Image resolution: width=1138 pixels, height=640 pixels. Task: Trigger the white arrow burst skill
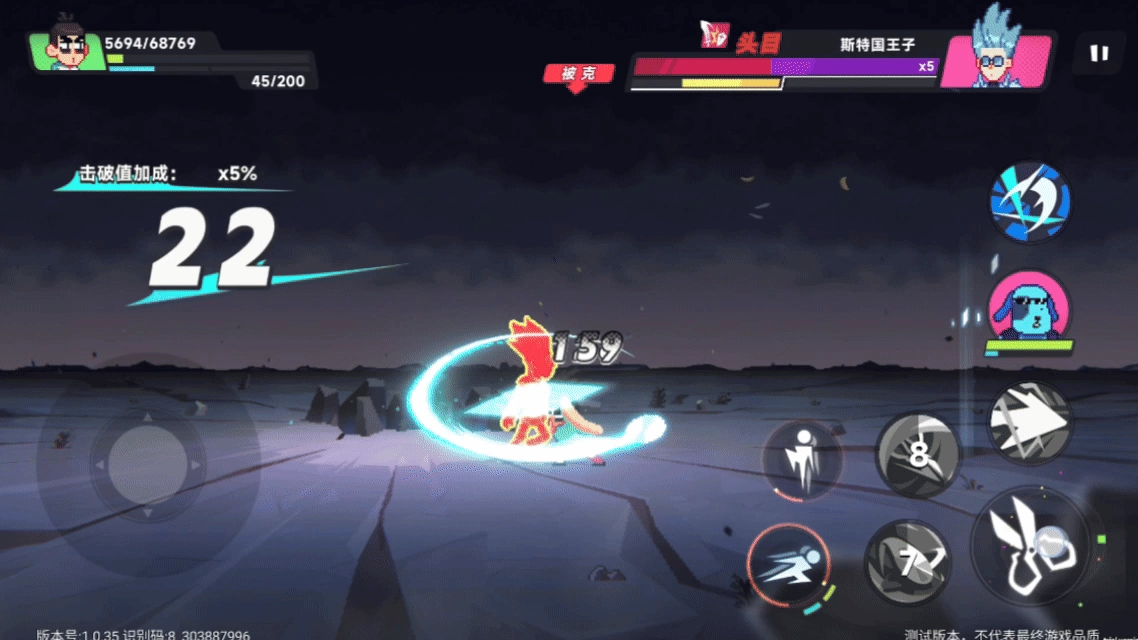coord(1030,423)
